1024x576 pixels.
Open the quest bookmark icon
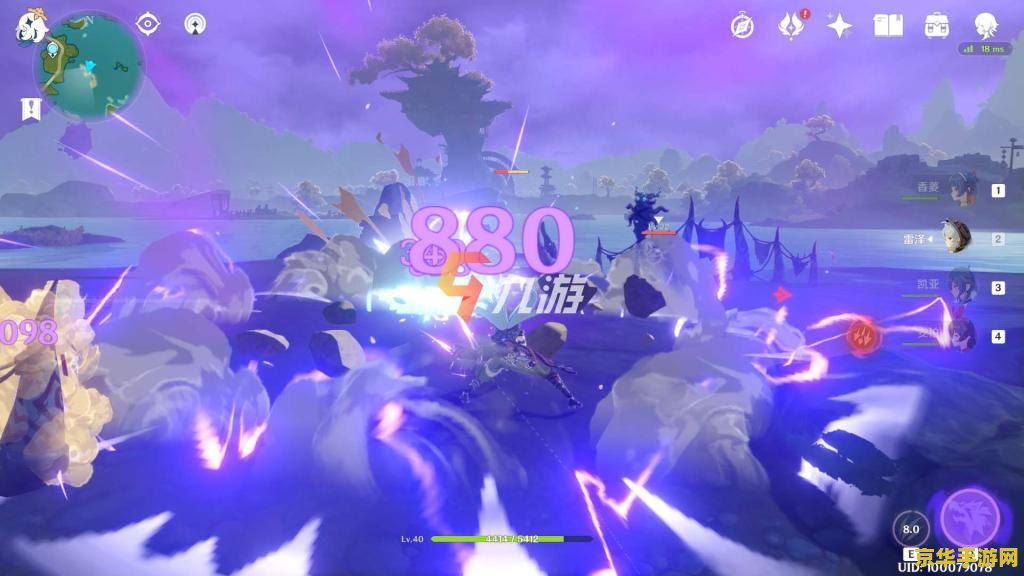[x=30, y=109]
